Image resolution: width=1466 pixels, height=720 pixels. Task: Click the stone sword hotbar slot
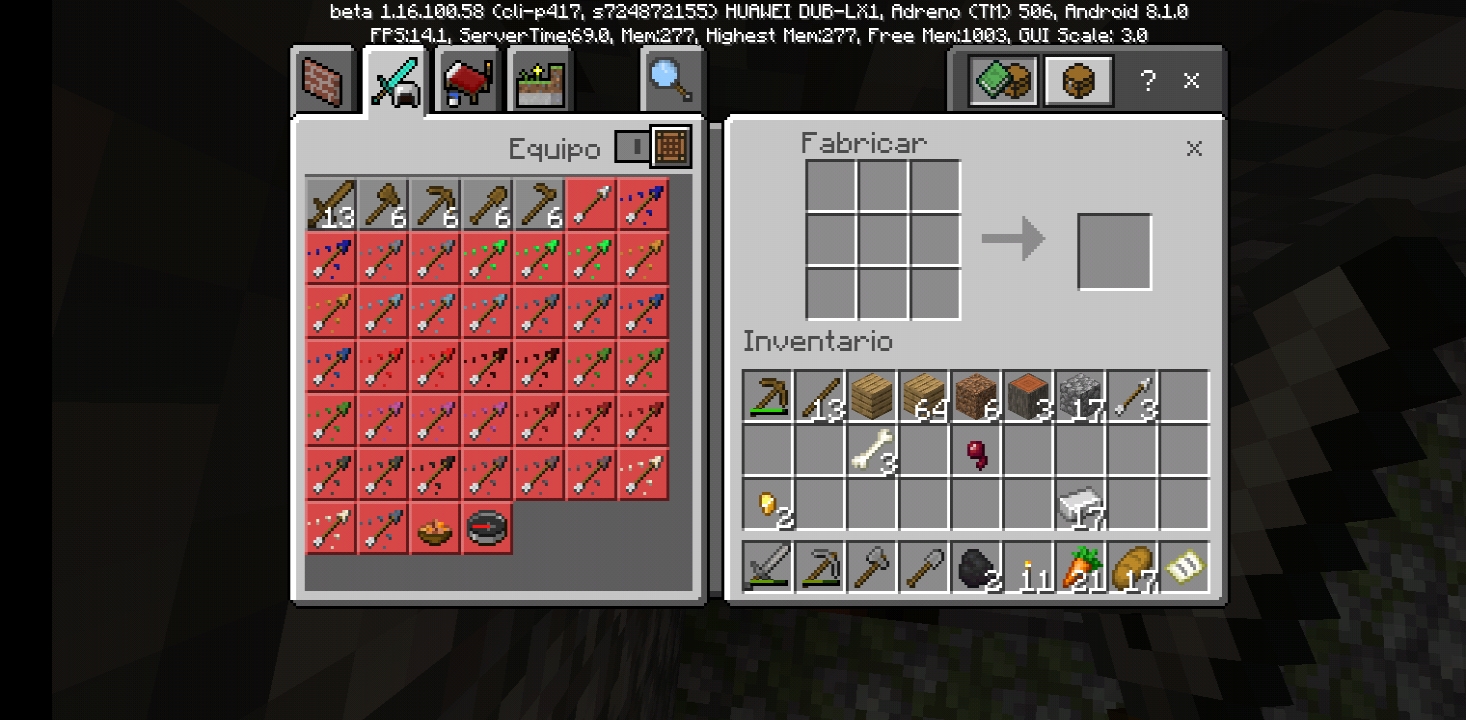click(x=768, y=567)
